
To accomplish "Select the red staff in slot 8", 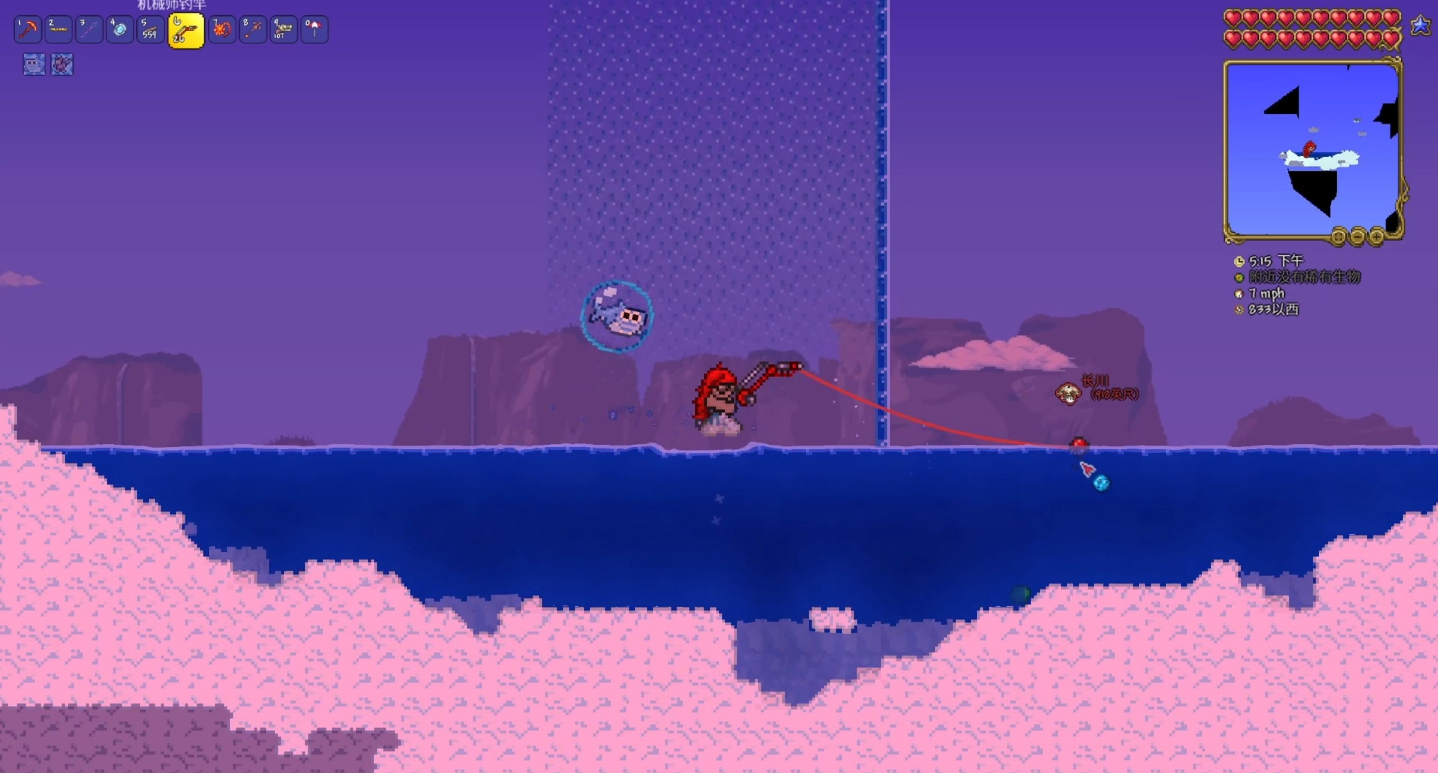I will click(252, 30).
